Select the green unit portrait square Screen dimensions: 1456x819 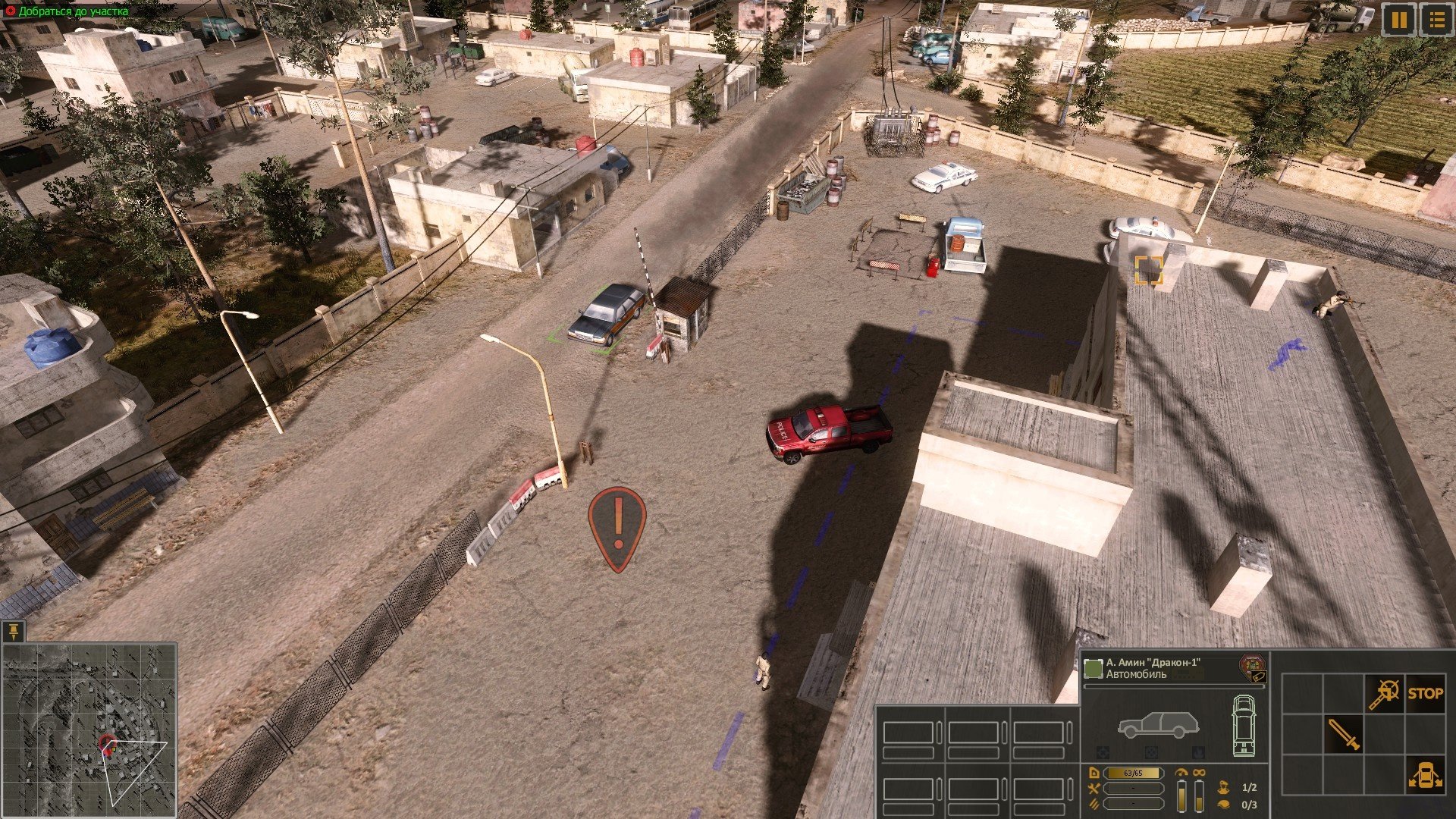(x=1093, y=669)
